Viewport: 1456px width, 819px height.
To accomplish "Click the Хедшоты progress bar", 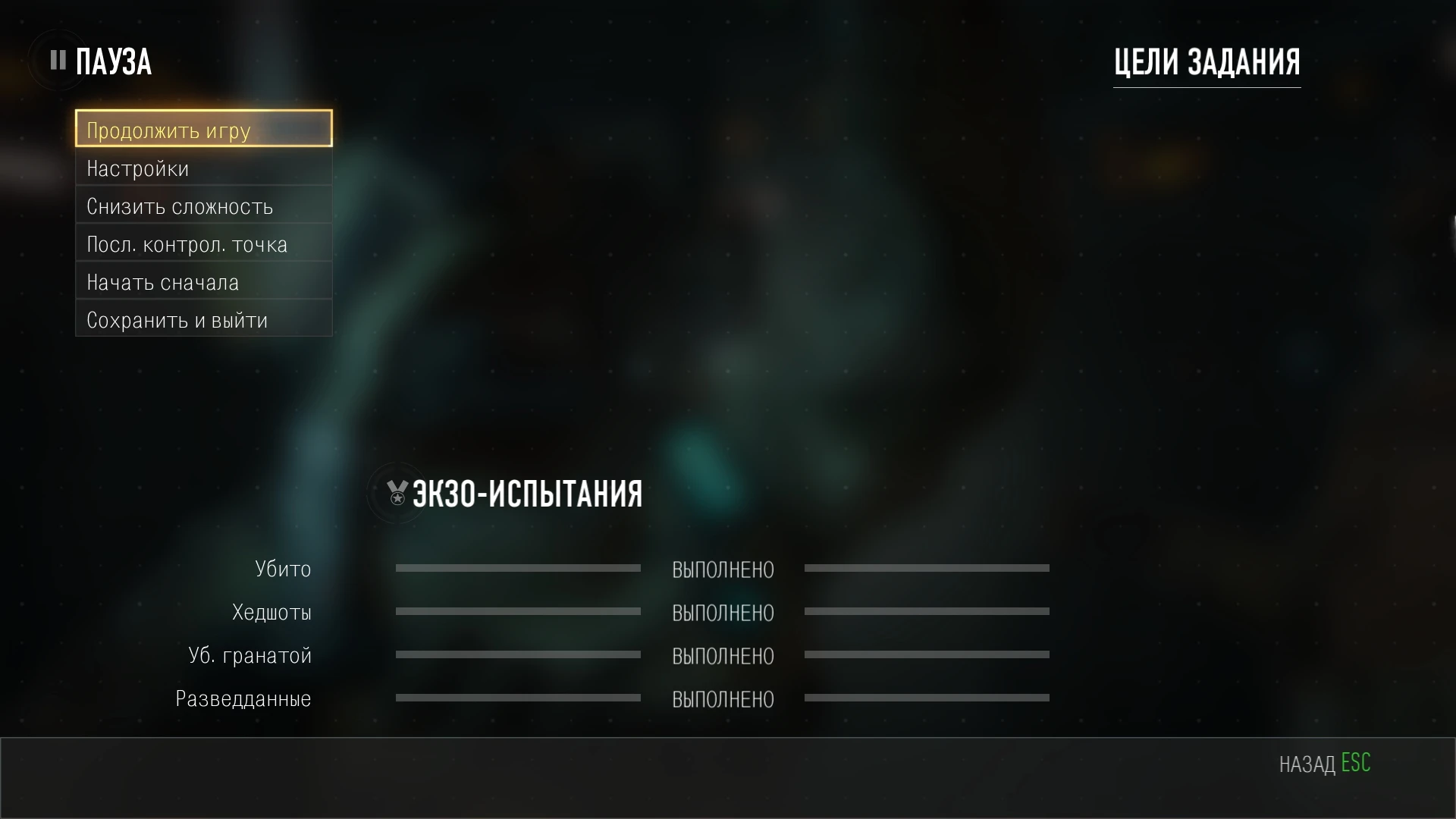I will coord(519,611).
